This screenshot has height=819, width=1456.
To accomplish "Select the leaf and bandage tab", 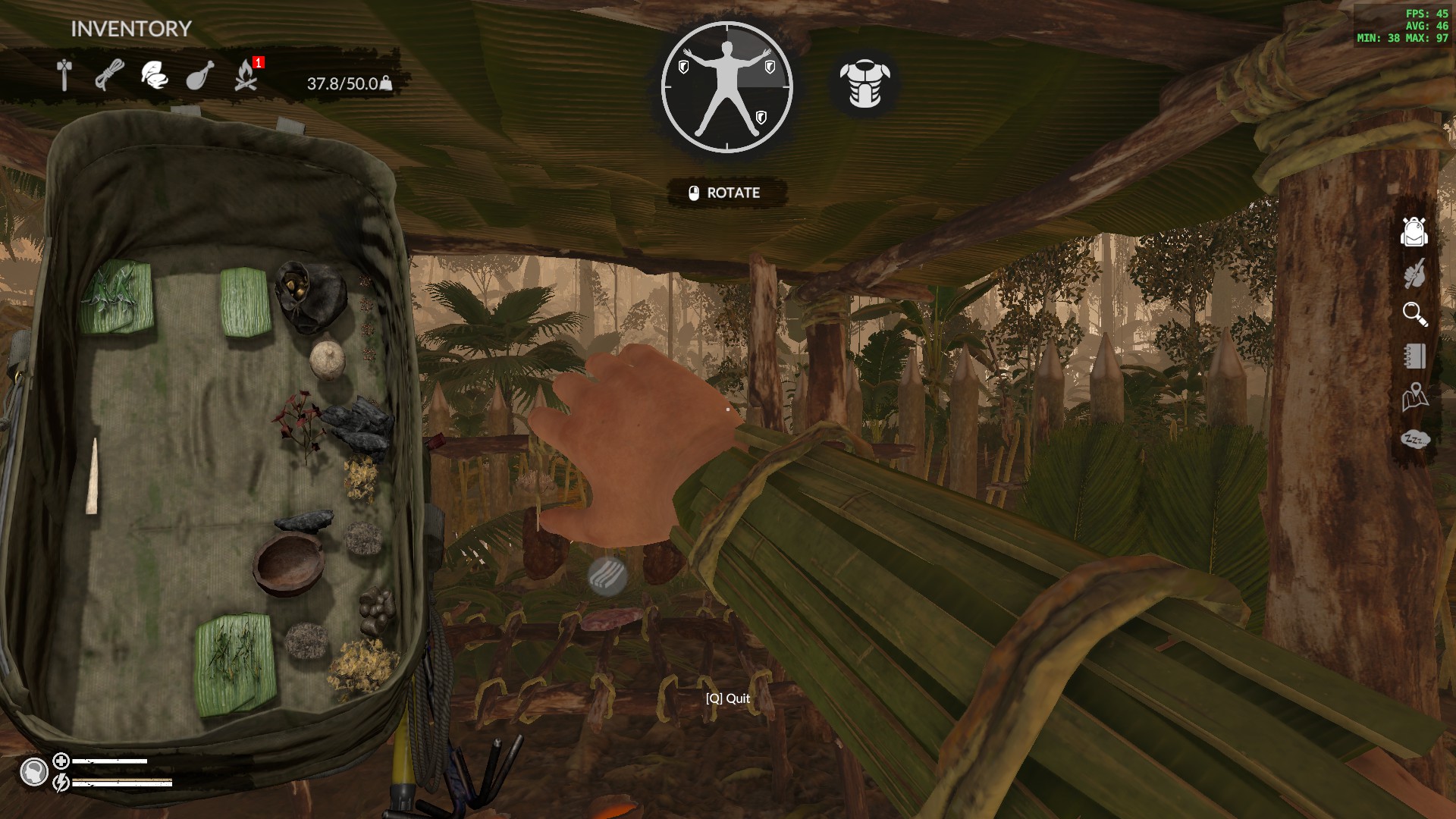I will click(155, 75).
